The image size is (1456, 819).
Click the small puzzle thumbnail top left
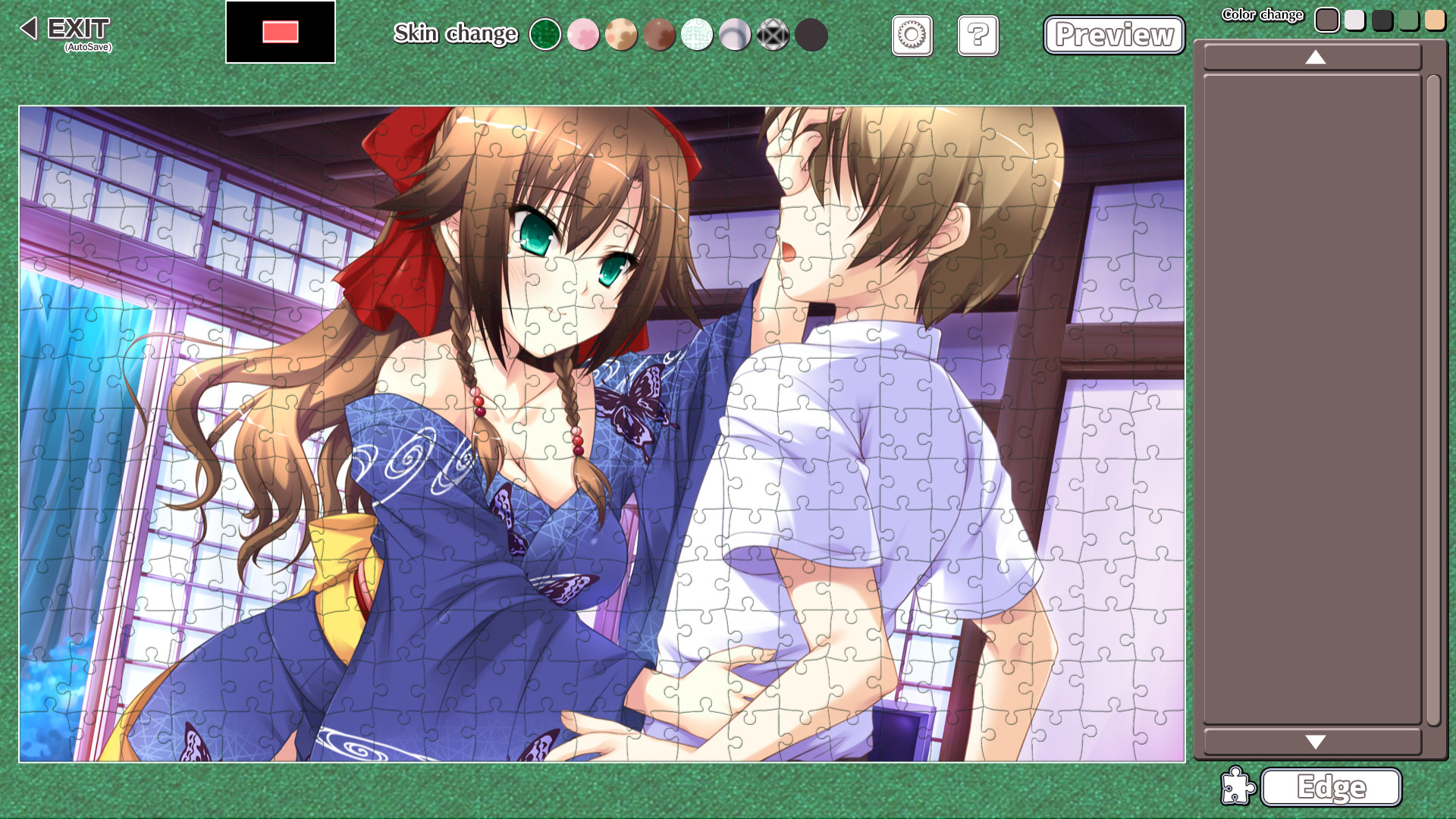tap(280, 33)
